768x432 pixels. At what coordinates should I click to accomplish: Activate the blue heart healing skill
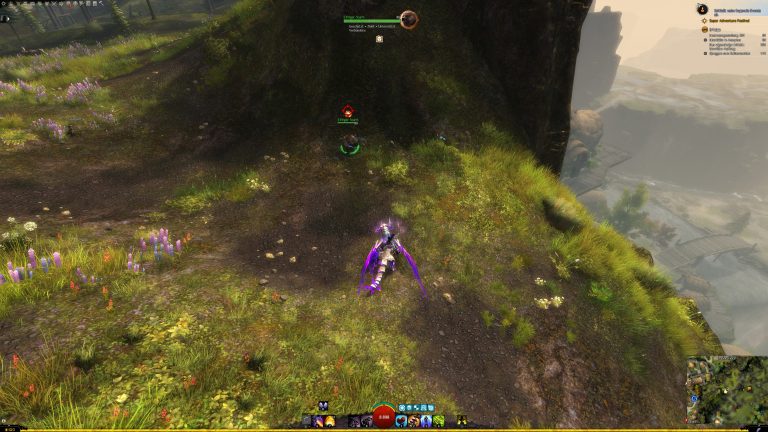tap(401, 421)
